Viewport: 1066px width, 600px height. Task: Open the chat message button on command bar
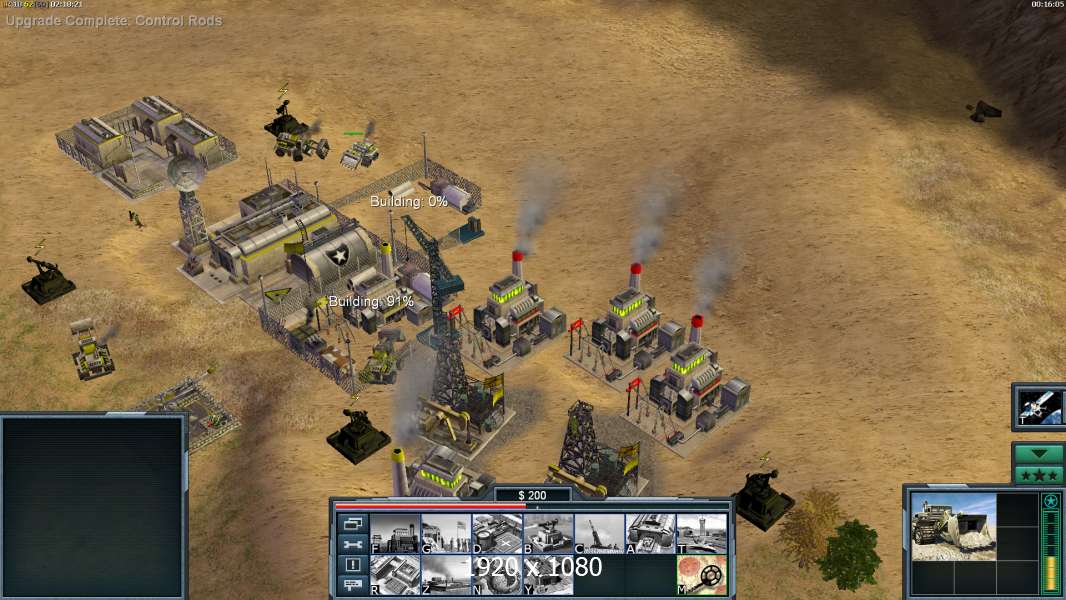tap(352, 586)
